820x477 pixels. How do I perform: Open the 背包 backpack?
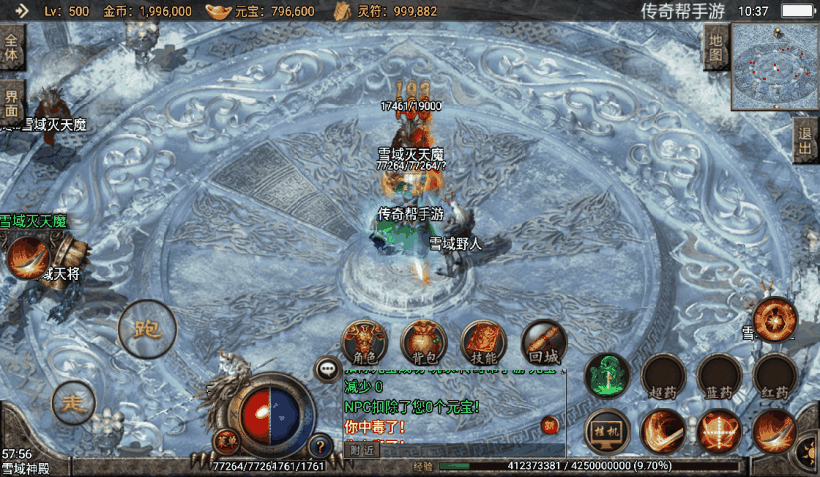pyautogui.click(x=423, y=342)
